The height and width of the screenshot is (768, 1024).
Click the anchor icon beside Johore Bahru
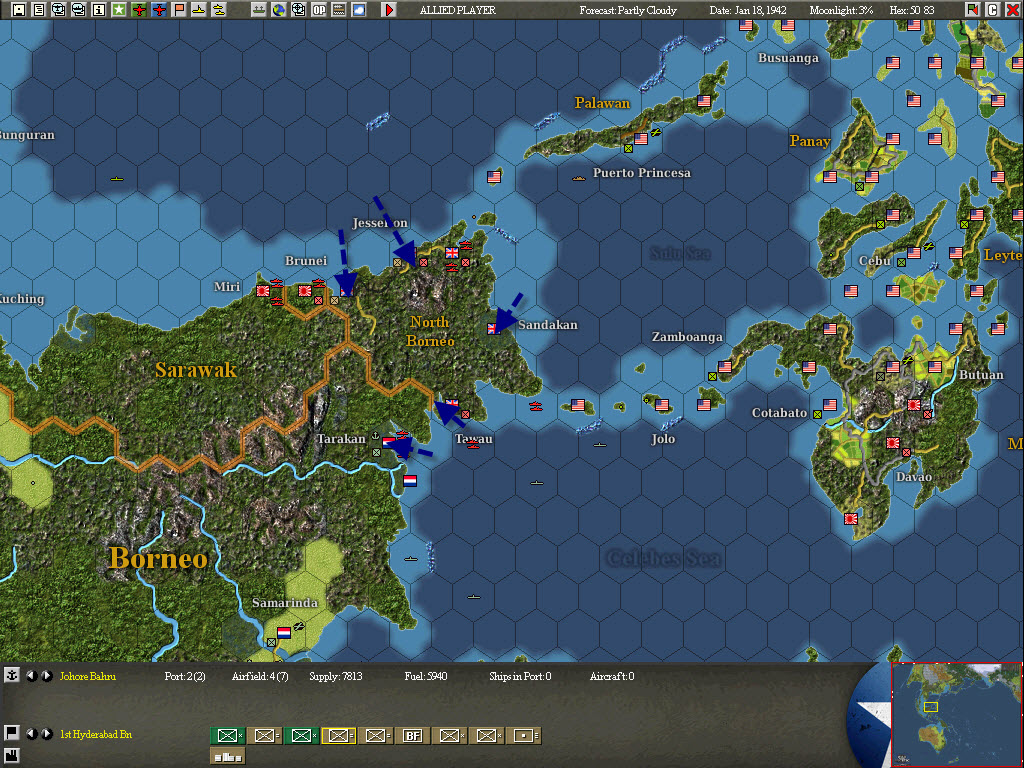click(11, 676)
